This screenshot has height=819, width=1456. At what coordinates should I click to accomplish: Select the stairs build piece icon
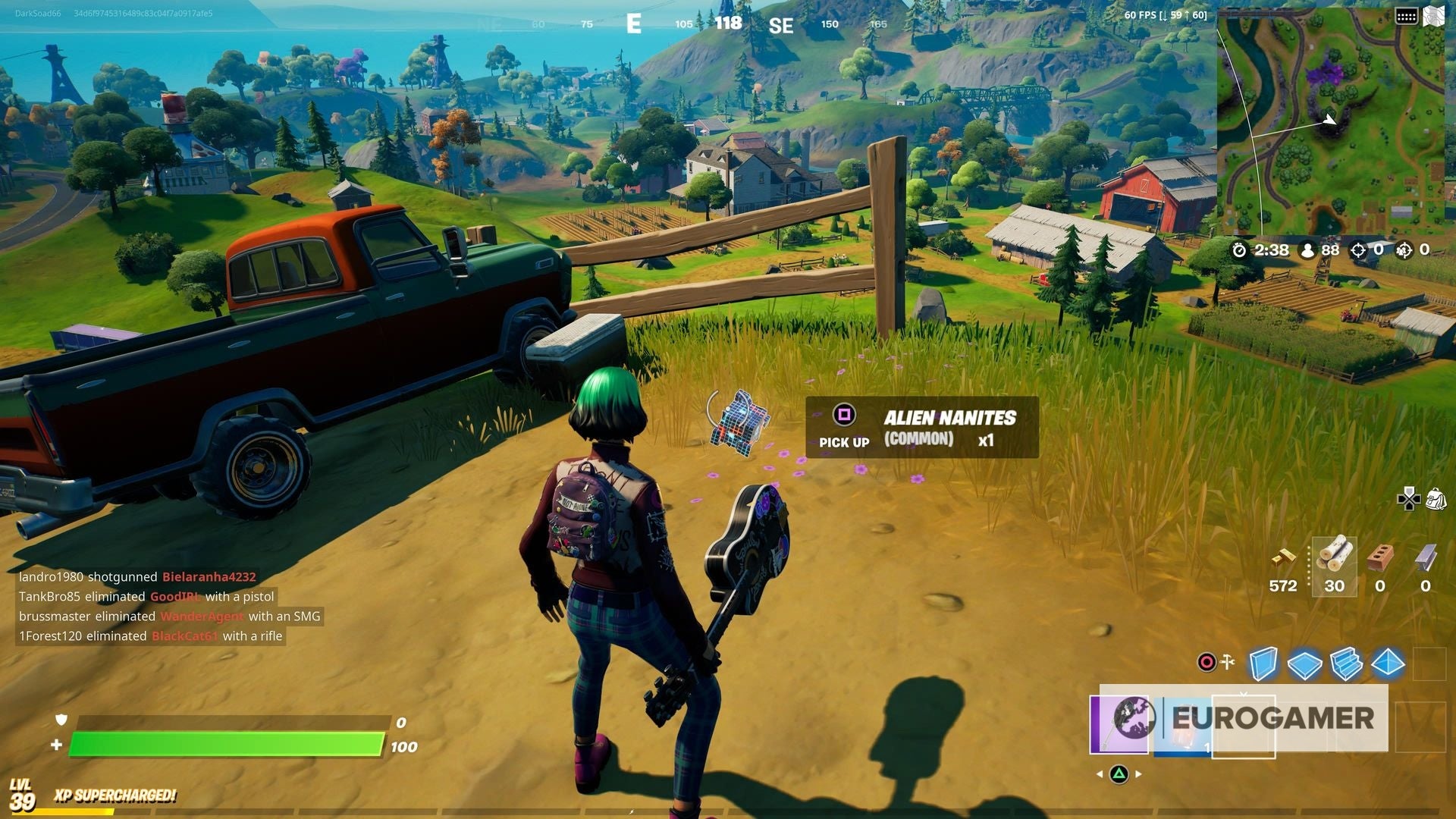pos(1346,663)
